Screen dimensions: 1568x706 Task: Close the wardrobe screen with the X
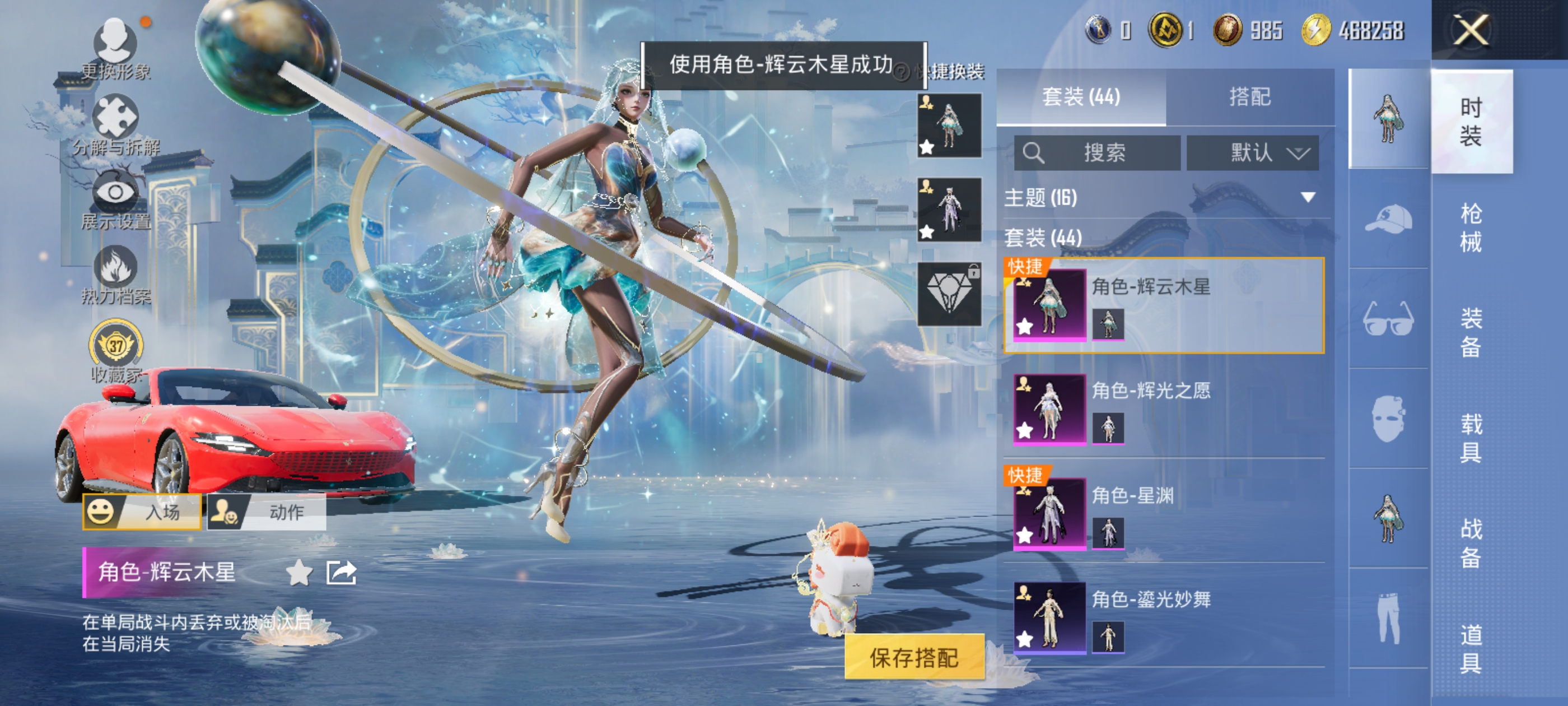(x=1471, y=30)
